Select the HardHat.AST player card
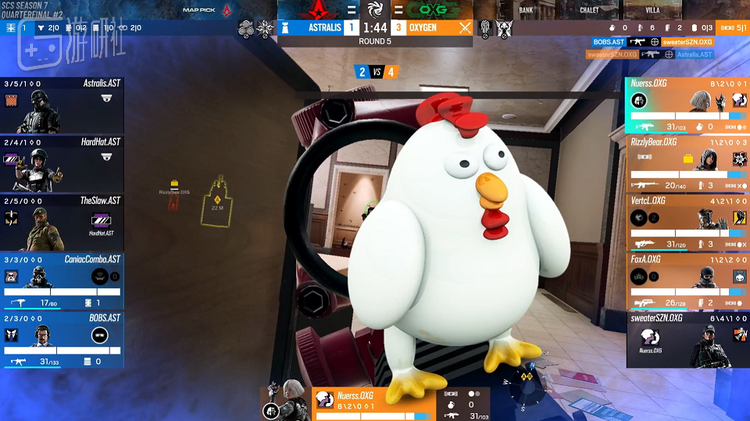The width and height of the screenshot is (750, 421). point(62,163)
